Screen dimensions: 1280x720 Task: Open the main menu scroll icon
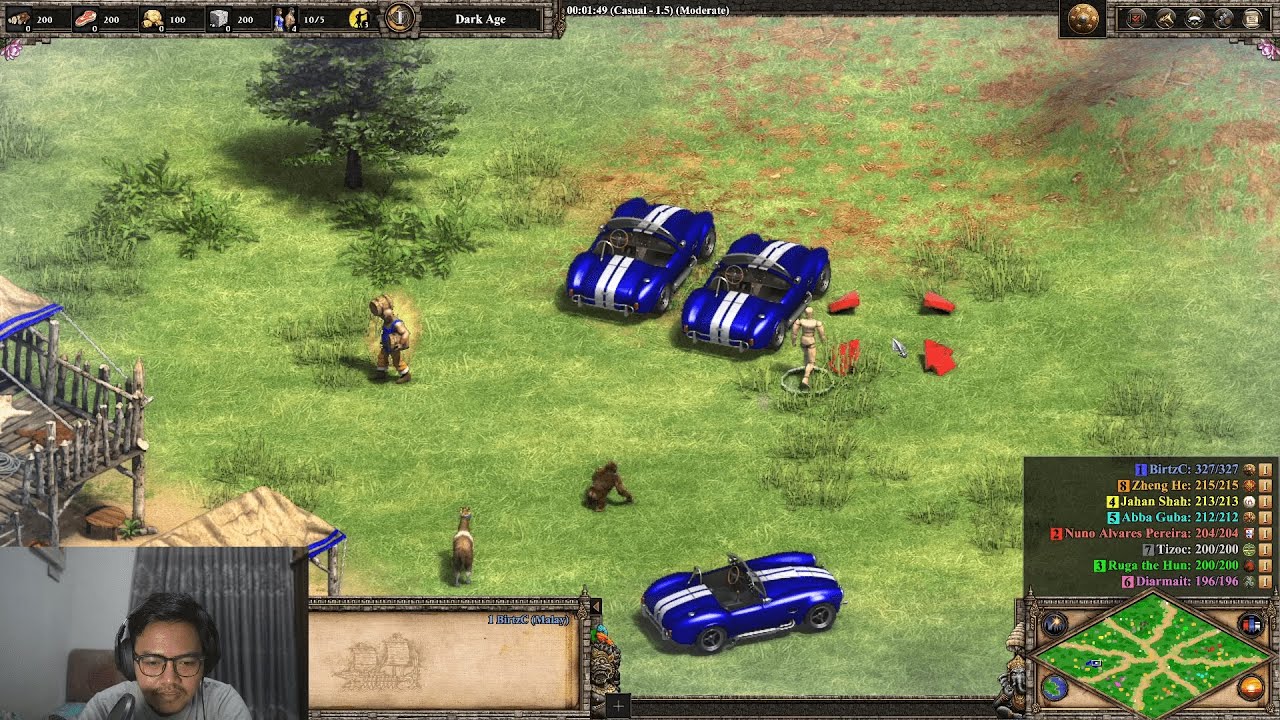coord(1252,18)
